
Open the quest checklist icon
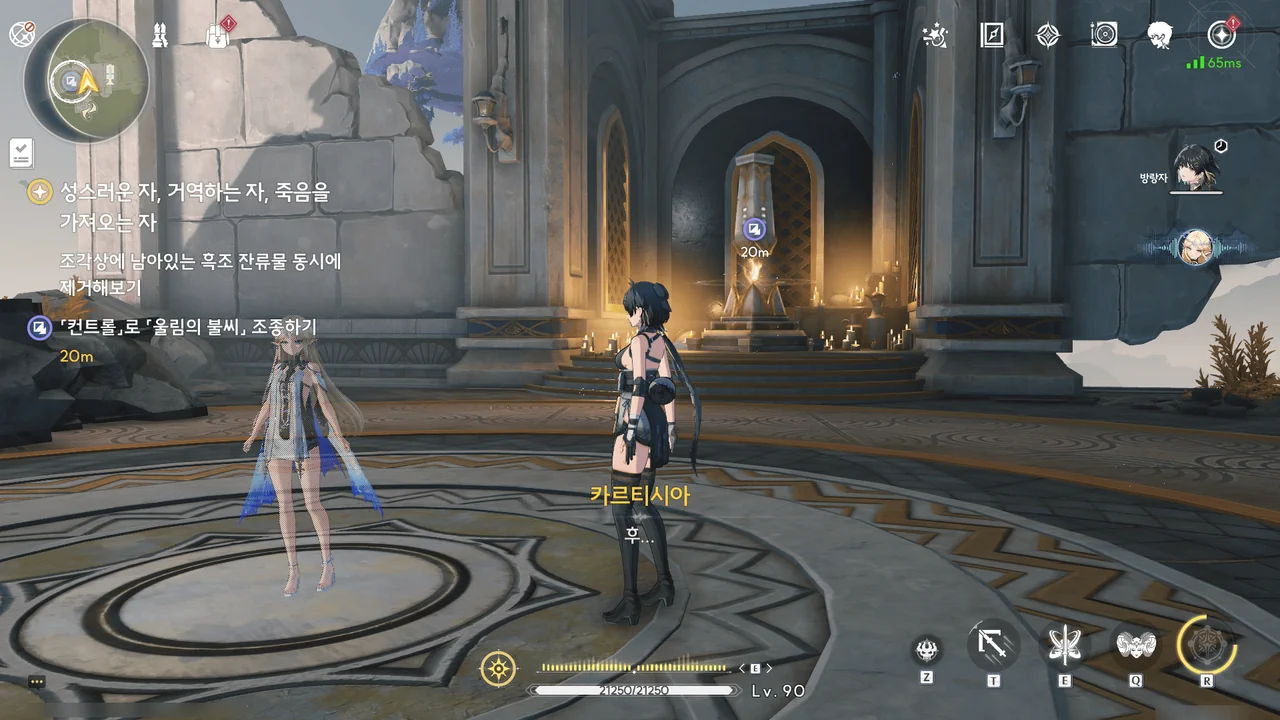point(21,153)
